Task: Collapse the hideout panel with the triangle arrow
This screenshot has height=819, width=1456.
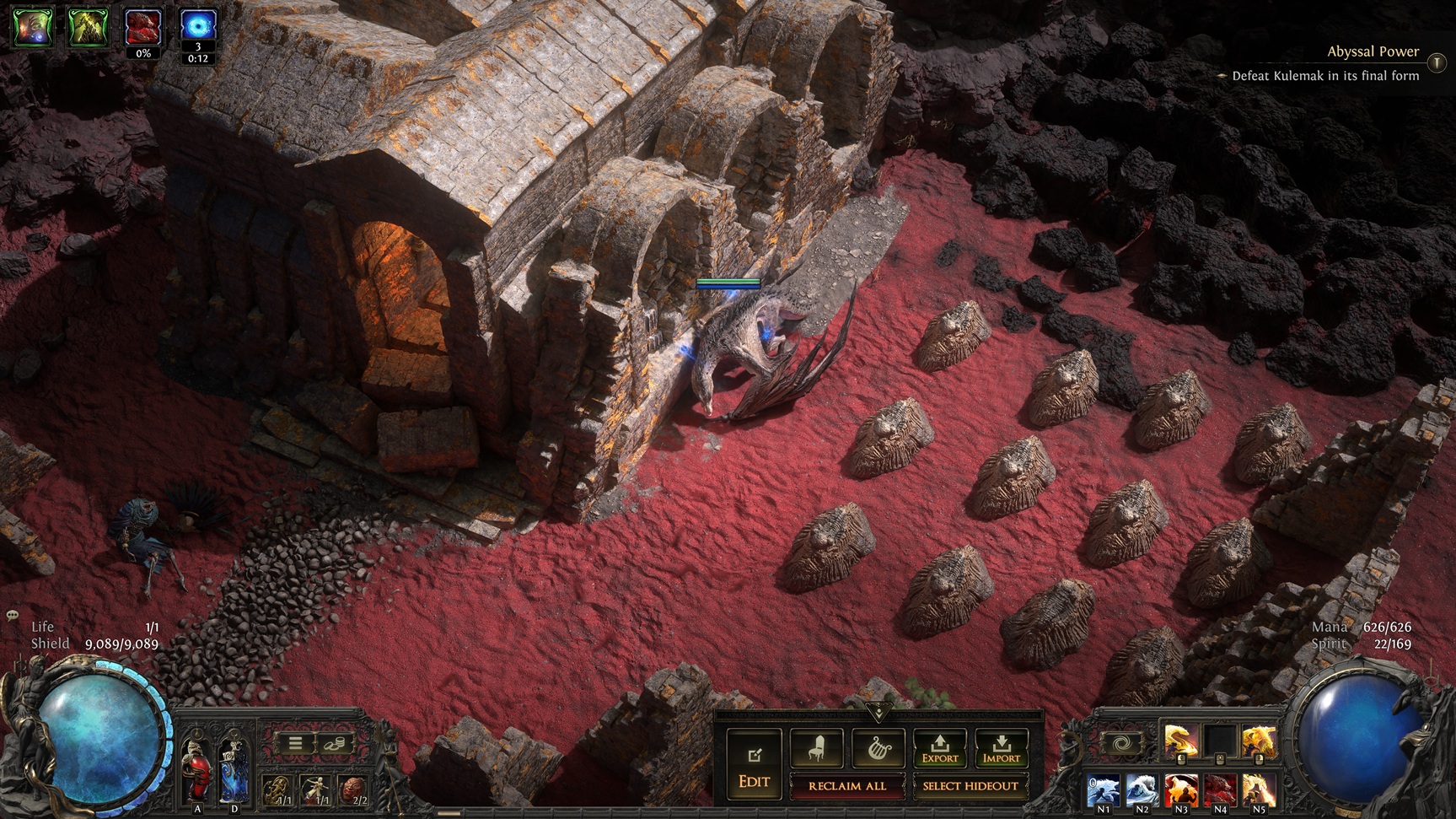Action: [x=878, y=713]
